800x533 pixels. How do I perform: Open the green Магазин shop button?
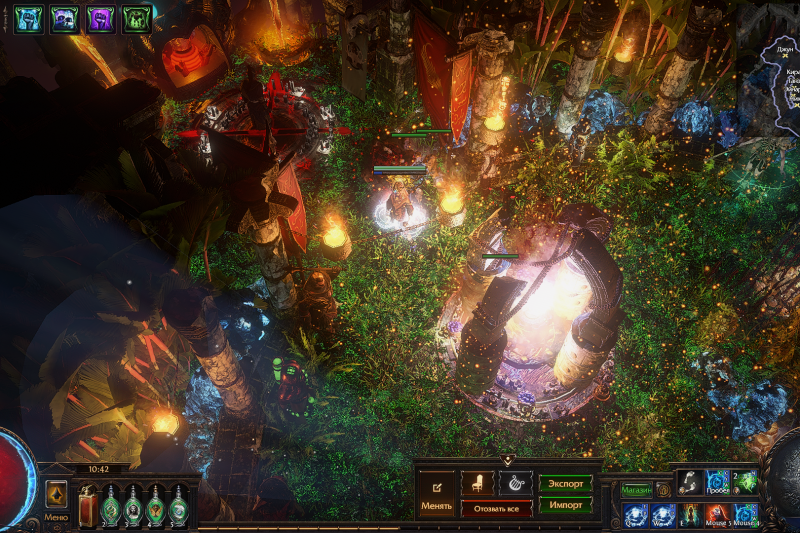[x=636, y=490]
